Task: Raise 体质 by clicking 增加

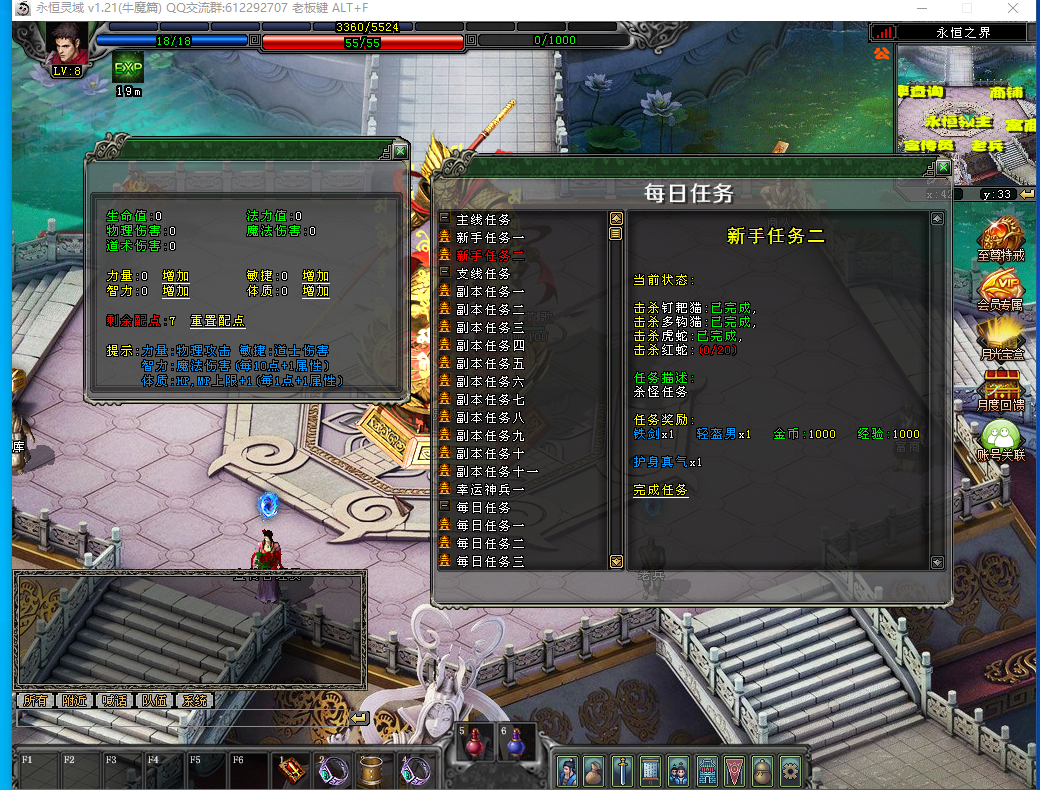Action: point(316,291)
